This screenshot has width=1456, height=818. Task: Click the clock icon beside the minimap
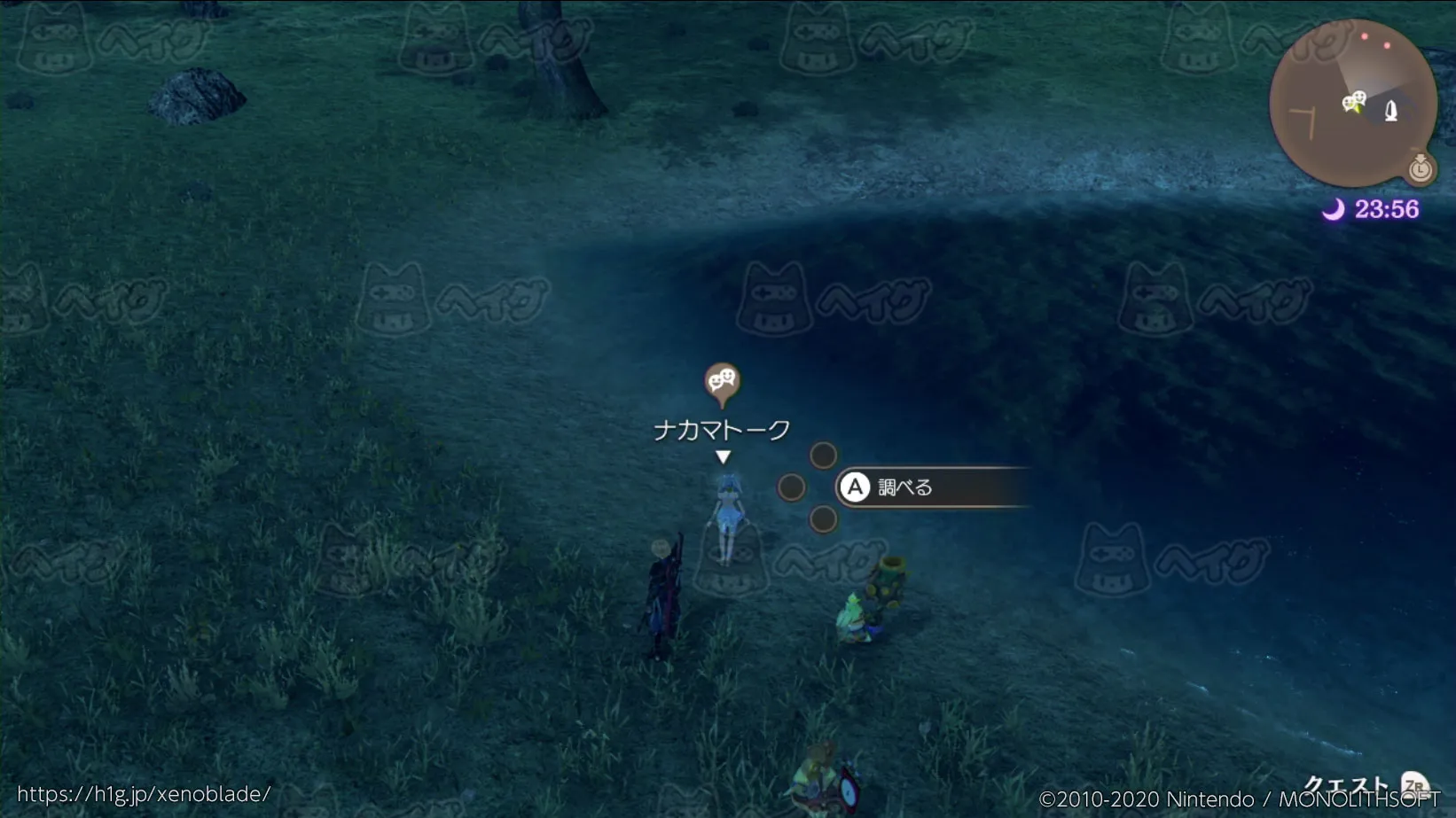1421,167
